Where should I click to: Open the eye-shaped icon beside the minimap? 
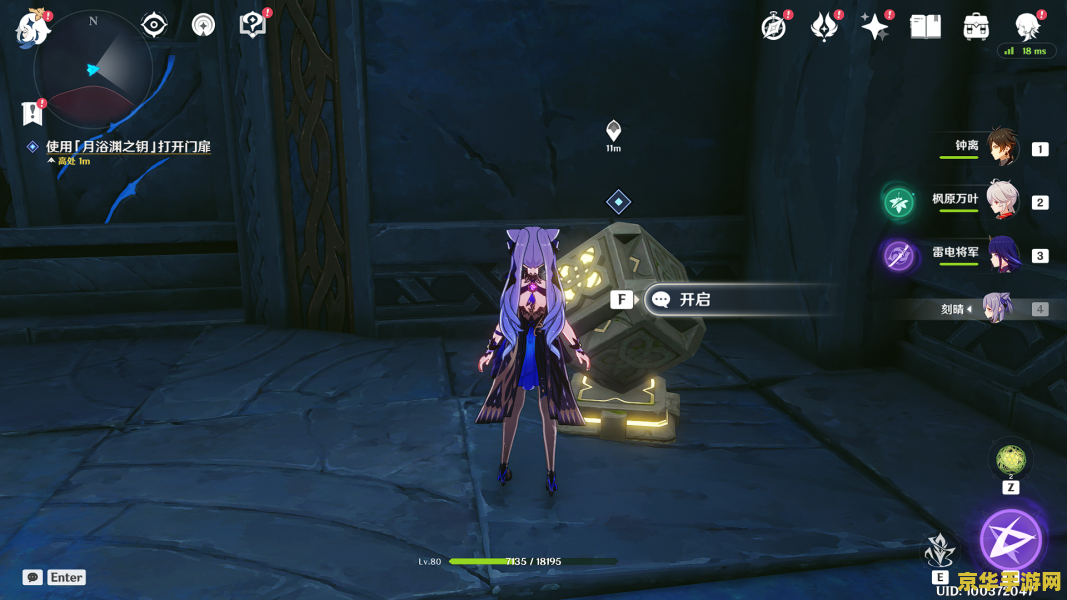point(154,25)
